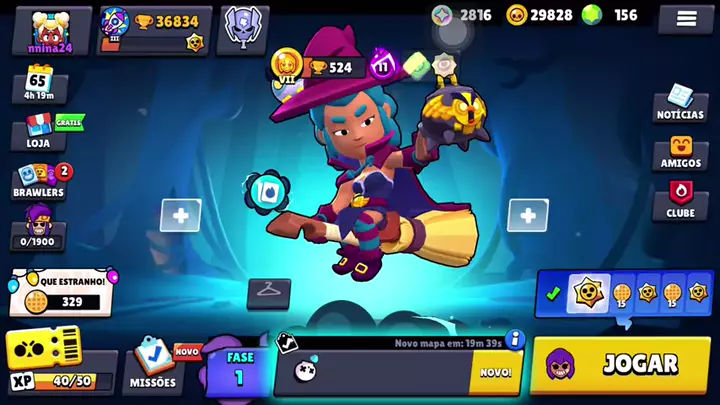Open the ranked league skull badge
Image resolution: width=720 pixels, height=405 pixels.
click(x=242, y=27)
